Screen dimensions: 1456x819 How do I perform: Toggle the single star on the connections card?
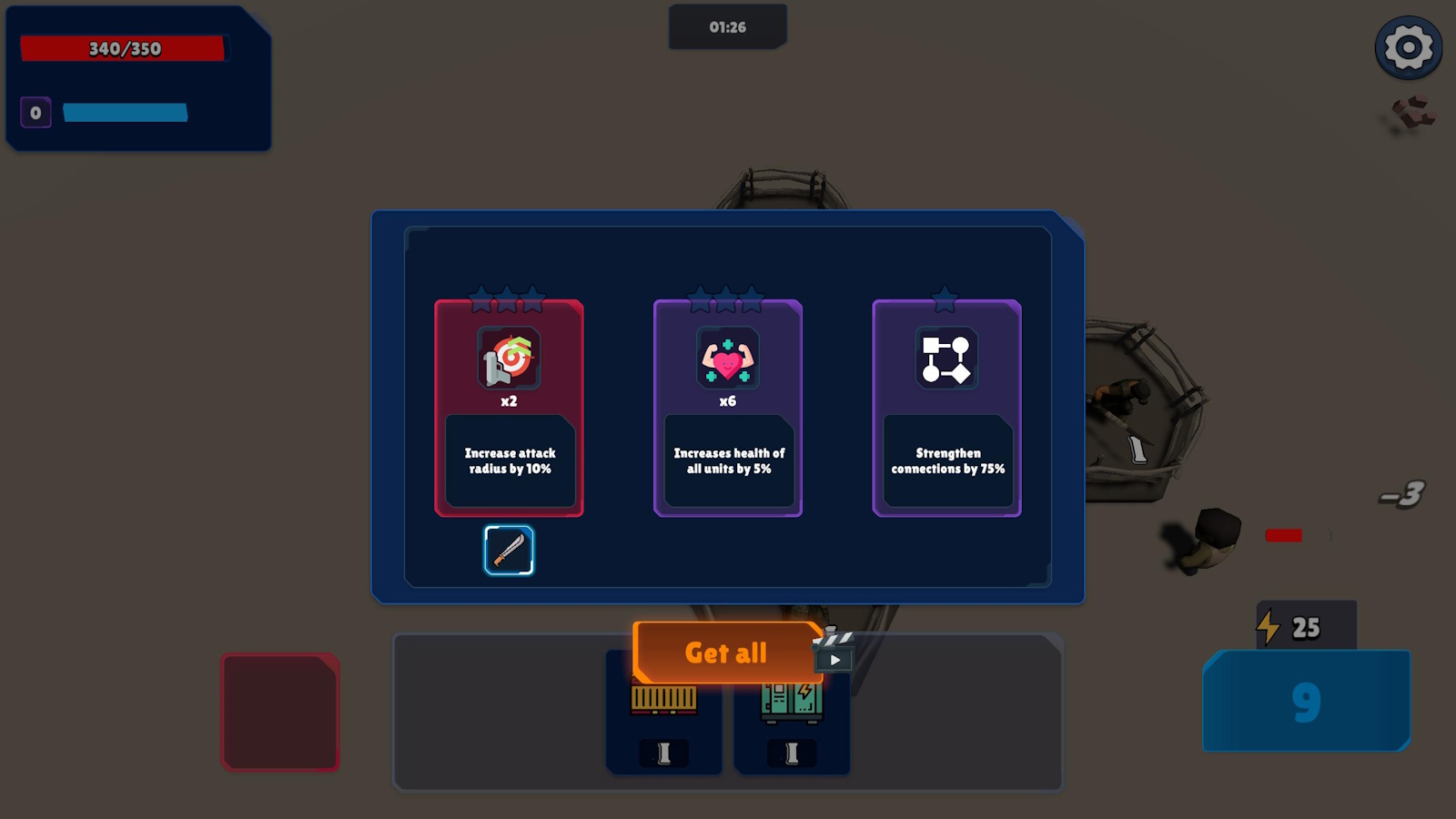click(x=946, y=296)
